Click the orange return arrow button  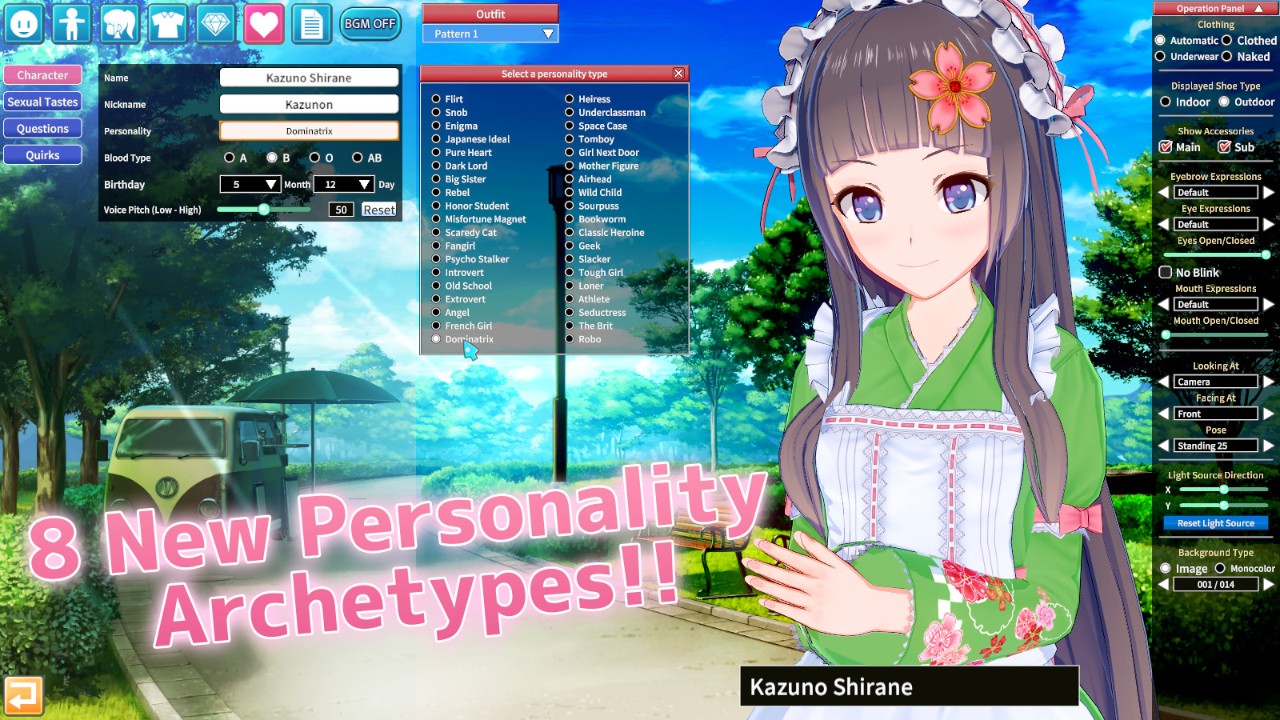pos(23,696)
